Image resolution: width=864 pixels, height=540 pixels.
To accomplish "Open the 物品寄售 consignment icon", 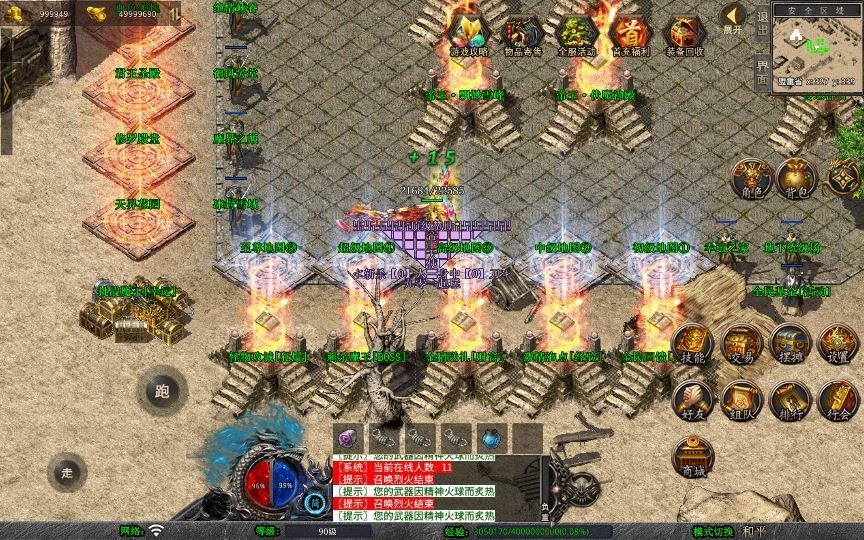I will coord(523,34).
